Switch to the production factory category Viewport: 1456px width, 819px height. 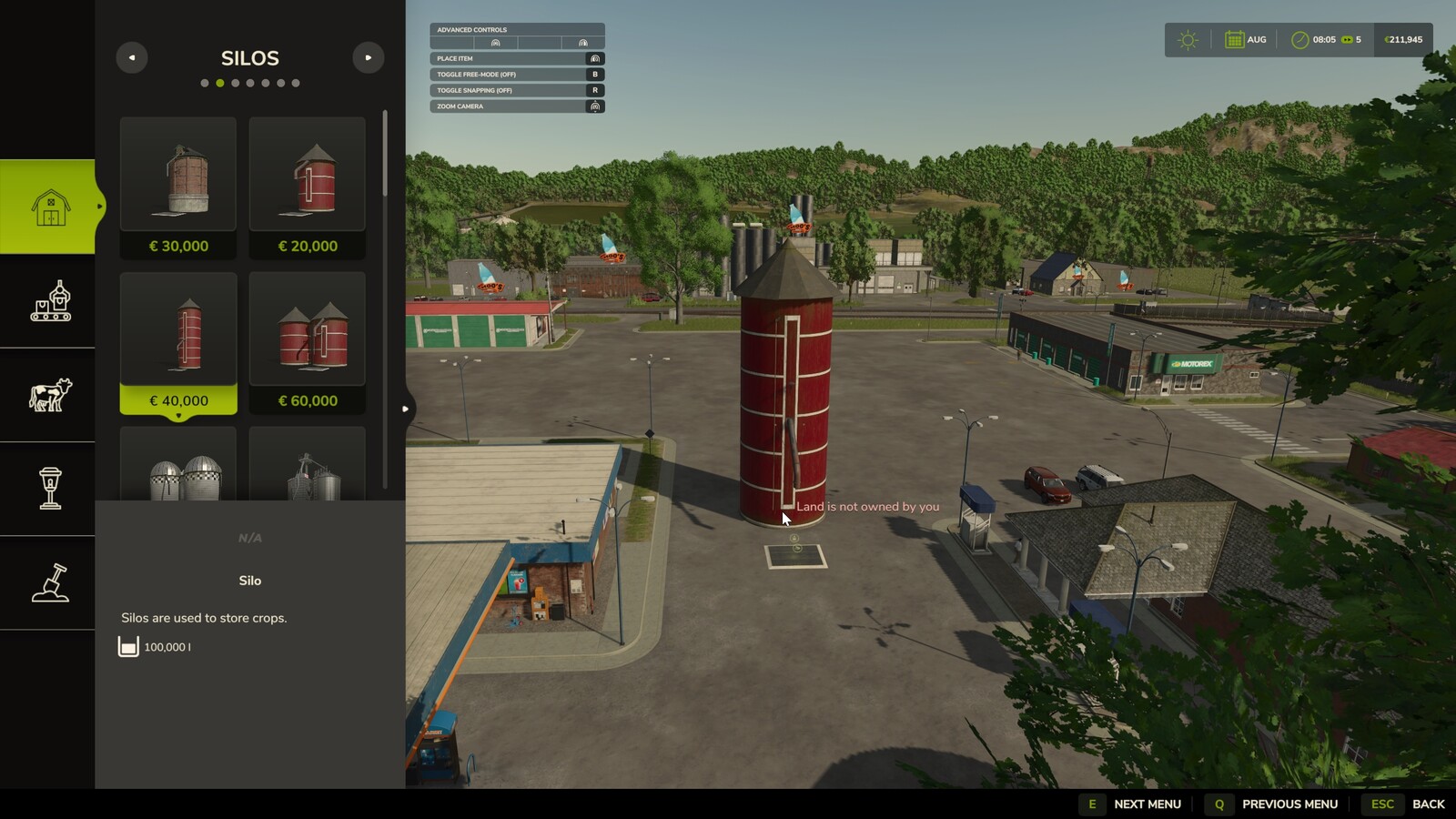click(x=49, y=301)
